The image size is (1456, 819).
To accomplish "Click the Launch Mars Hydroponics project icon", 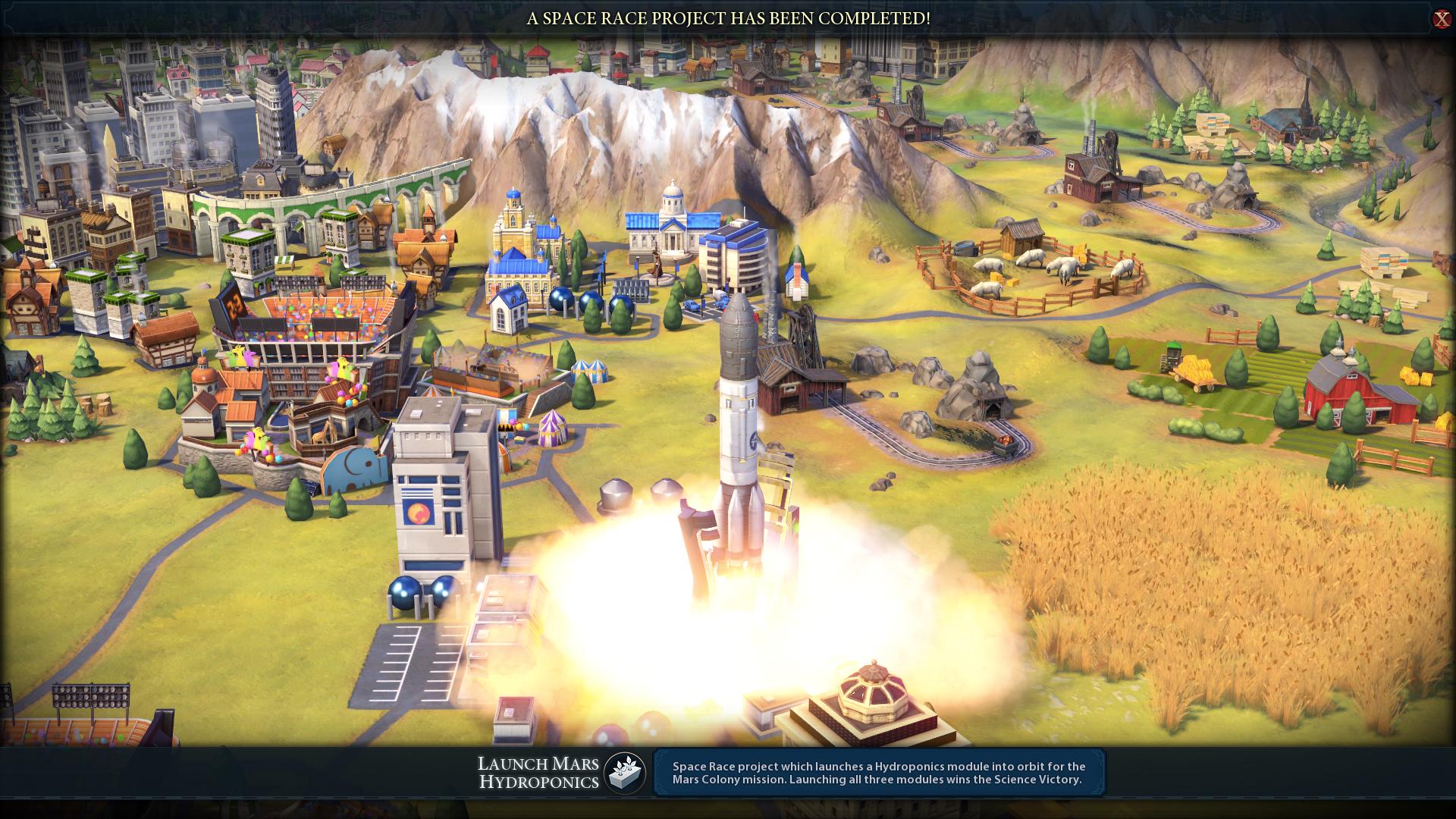I will tap(625, 773).
